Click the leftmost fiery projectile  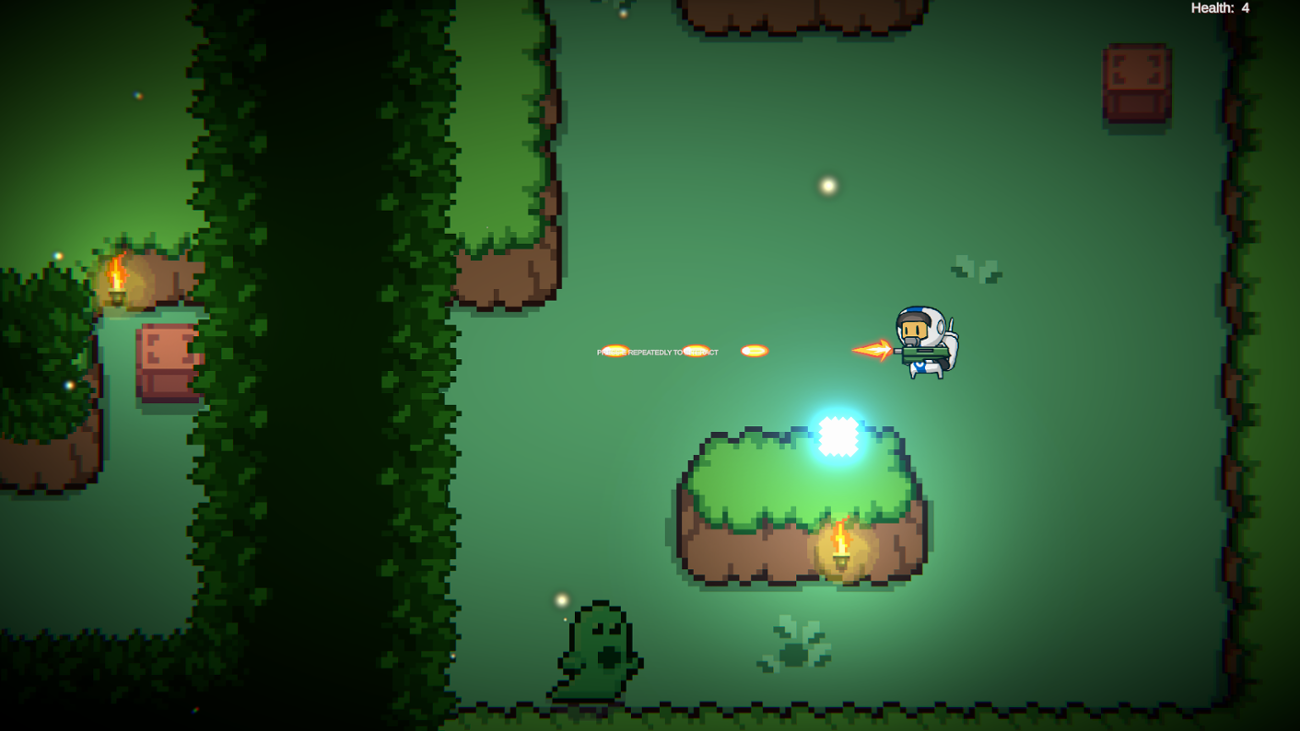[614, 350]
